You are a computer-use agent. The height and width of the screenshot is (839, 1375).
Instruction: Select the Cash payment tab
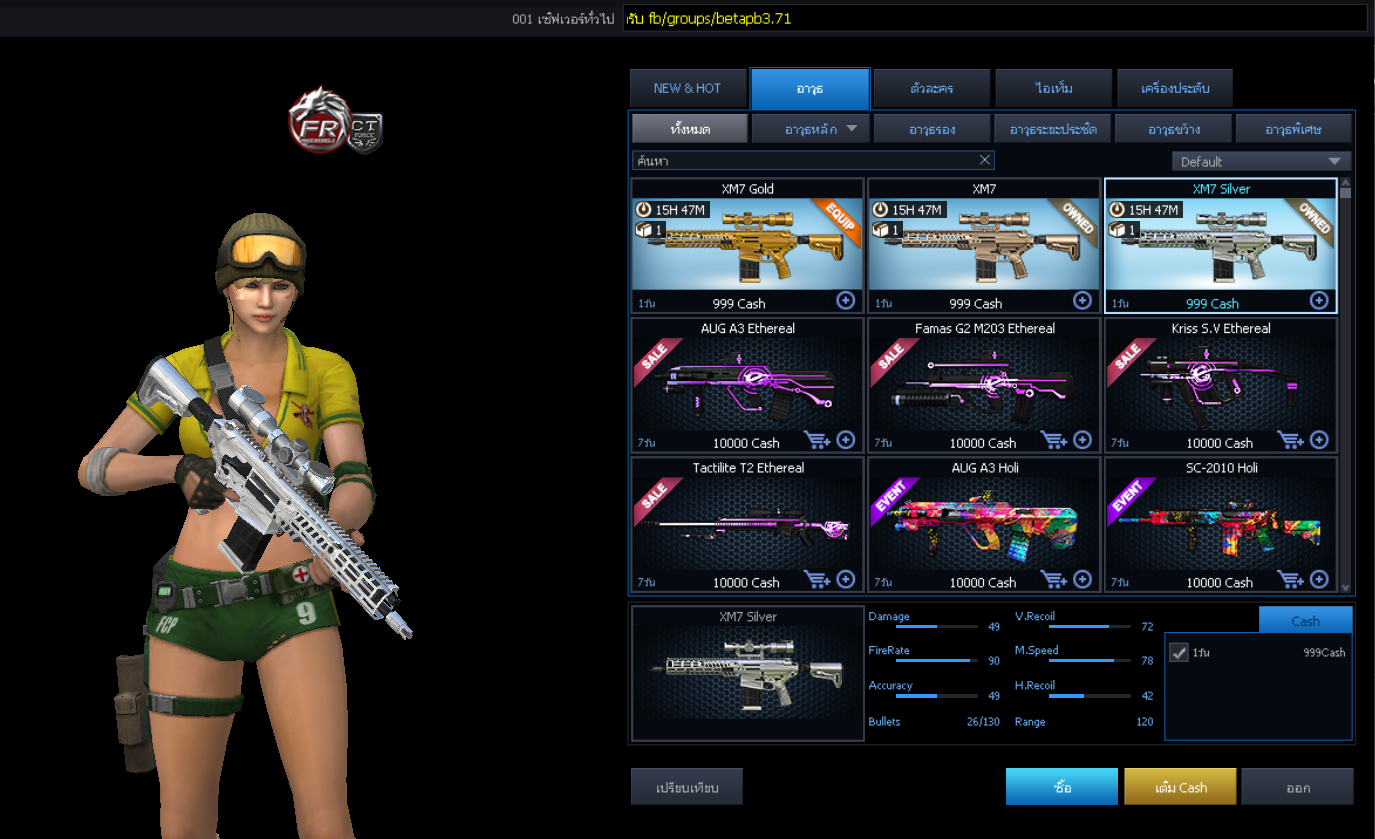[1305, 619]
